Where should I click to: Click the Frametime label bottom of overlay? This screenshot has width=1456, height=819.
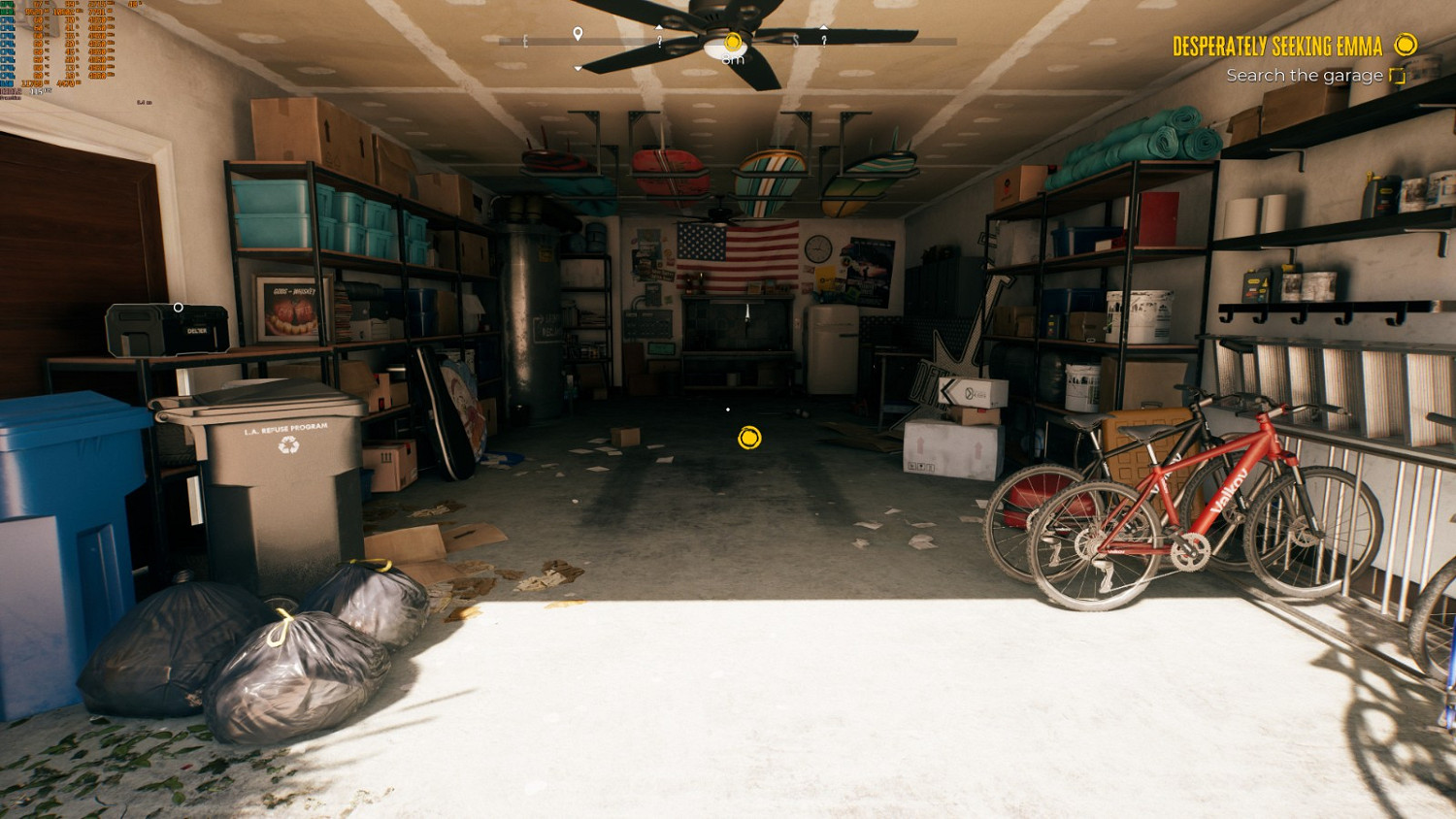click(x=12, y=98)
